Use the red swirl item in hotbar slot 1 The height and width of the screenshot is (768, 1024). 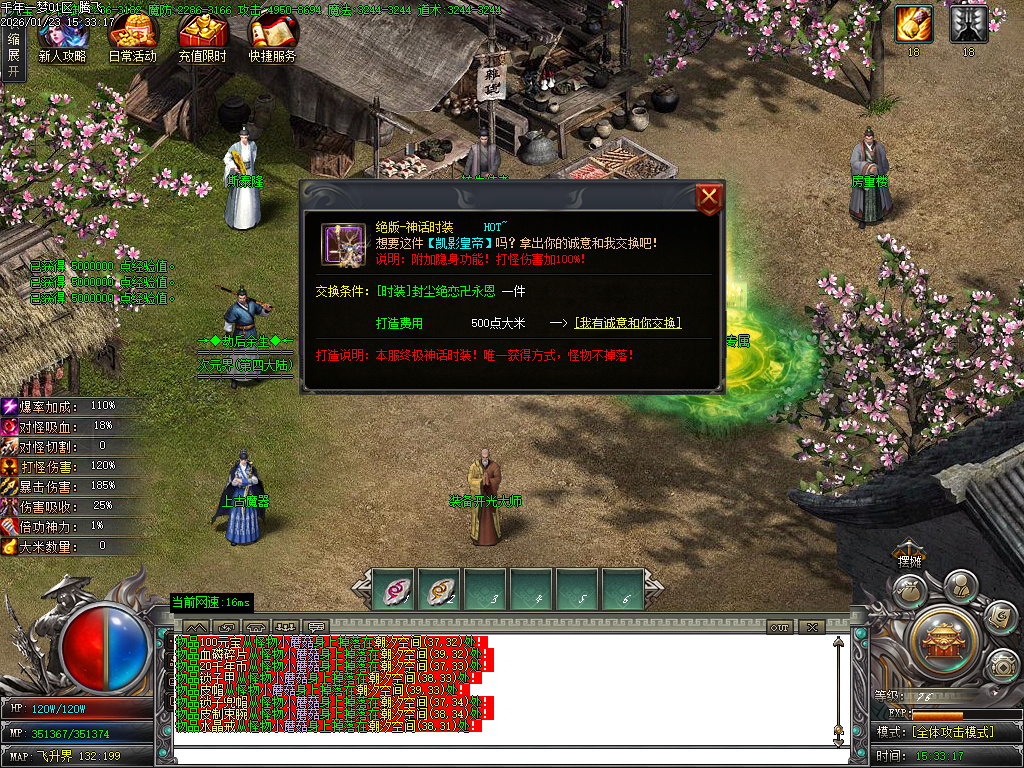[393, 591]
